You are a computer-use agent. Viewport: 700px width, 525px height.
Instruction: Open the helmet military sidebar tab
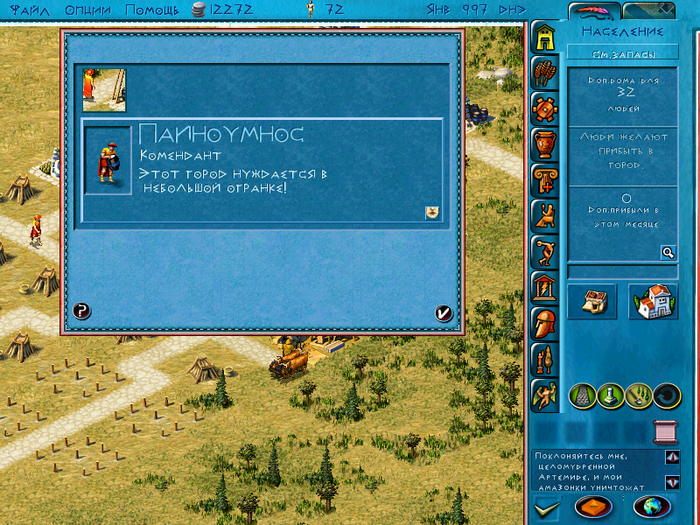coord(545,323)
